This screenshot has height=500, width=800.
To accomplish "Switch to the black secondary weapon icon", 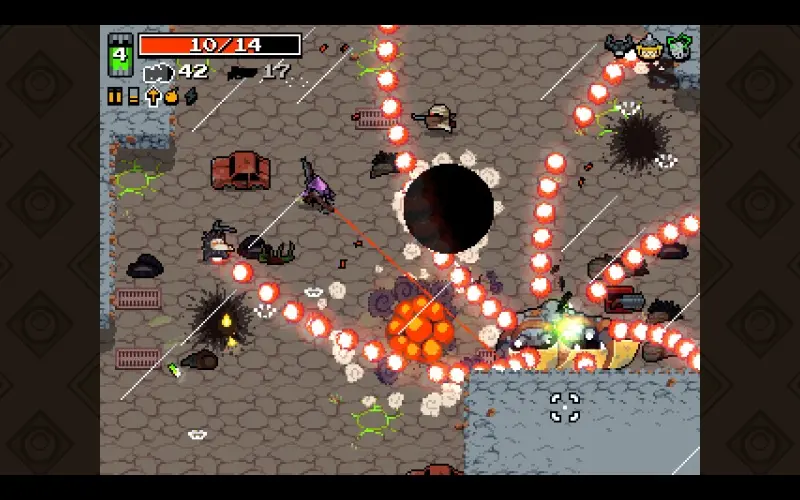I will coord(242,72).
